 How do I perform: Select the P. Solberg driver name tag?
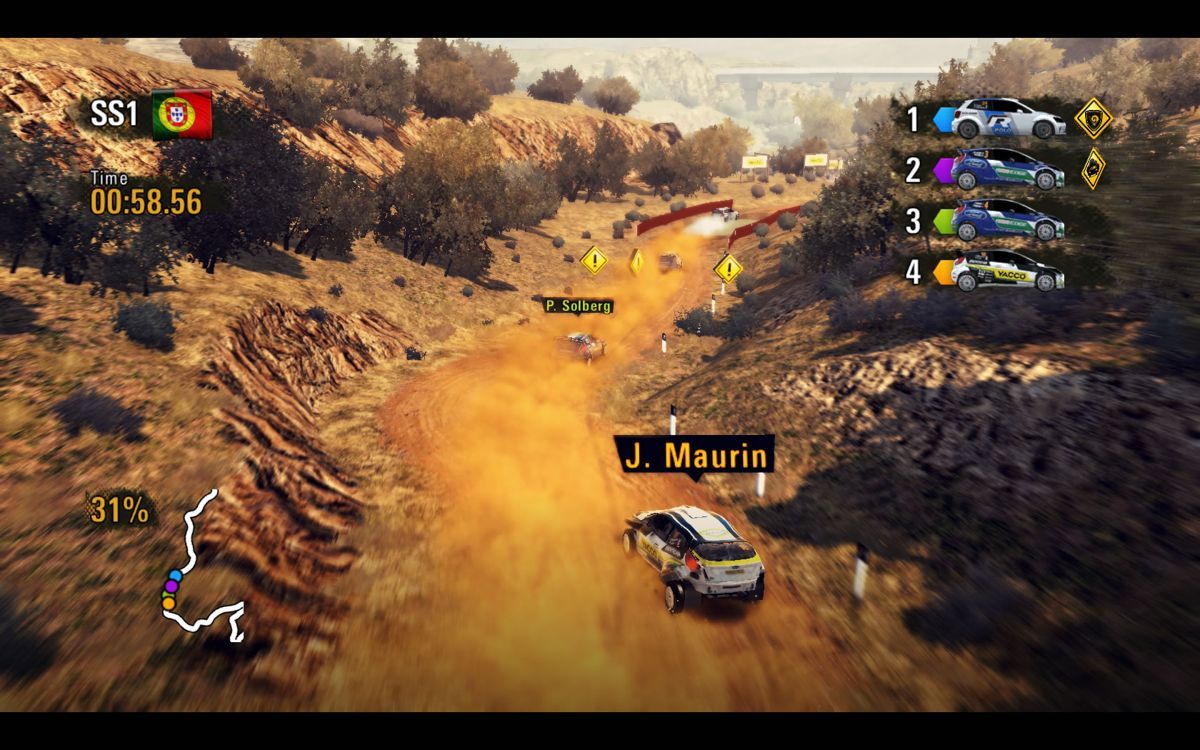click(x=578, y=305)
